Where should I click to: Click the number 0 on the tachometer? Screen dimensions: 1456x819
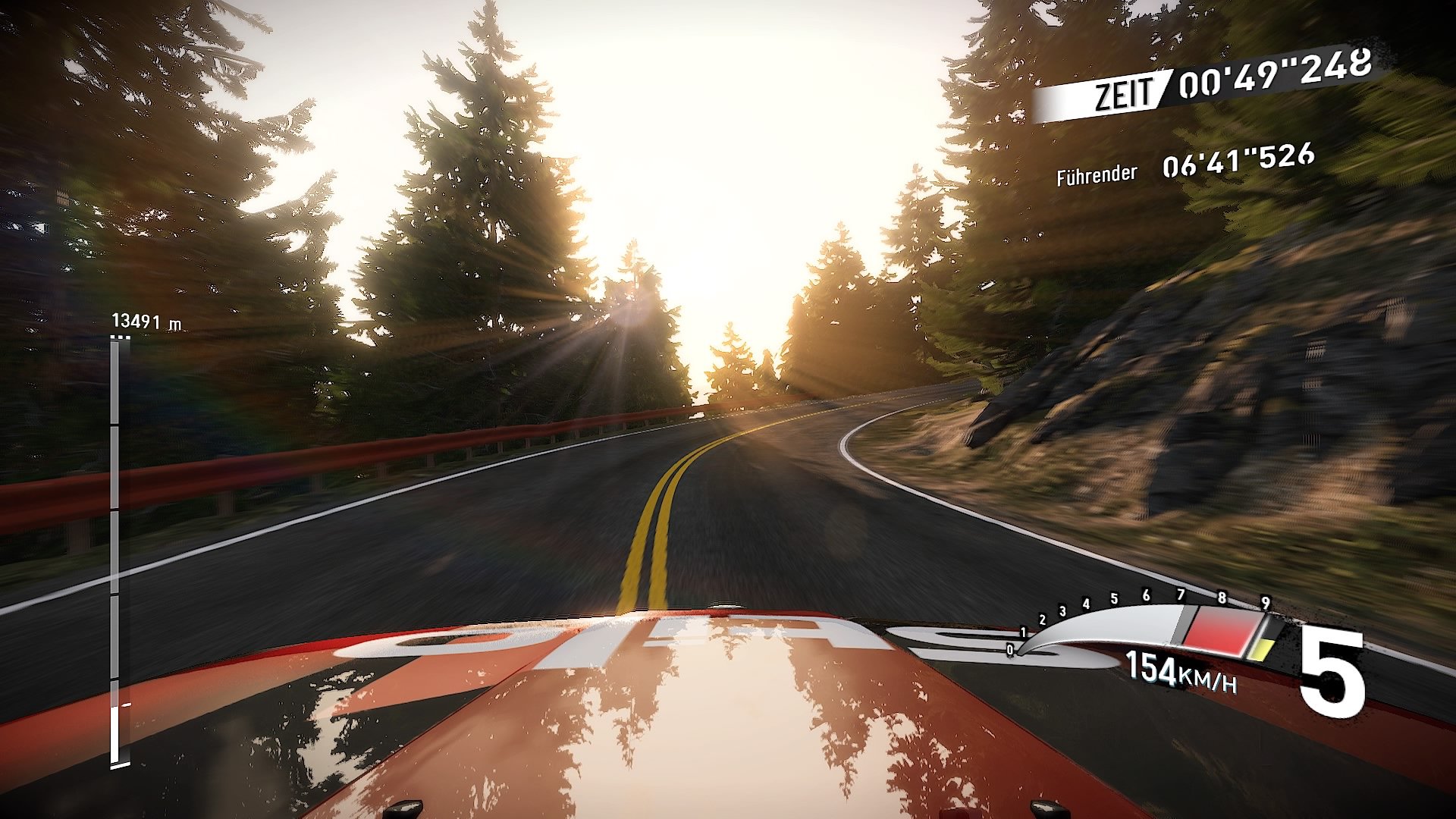click(x=1010, y=648)
